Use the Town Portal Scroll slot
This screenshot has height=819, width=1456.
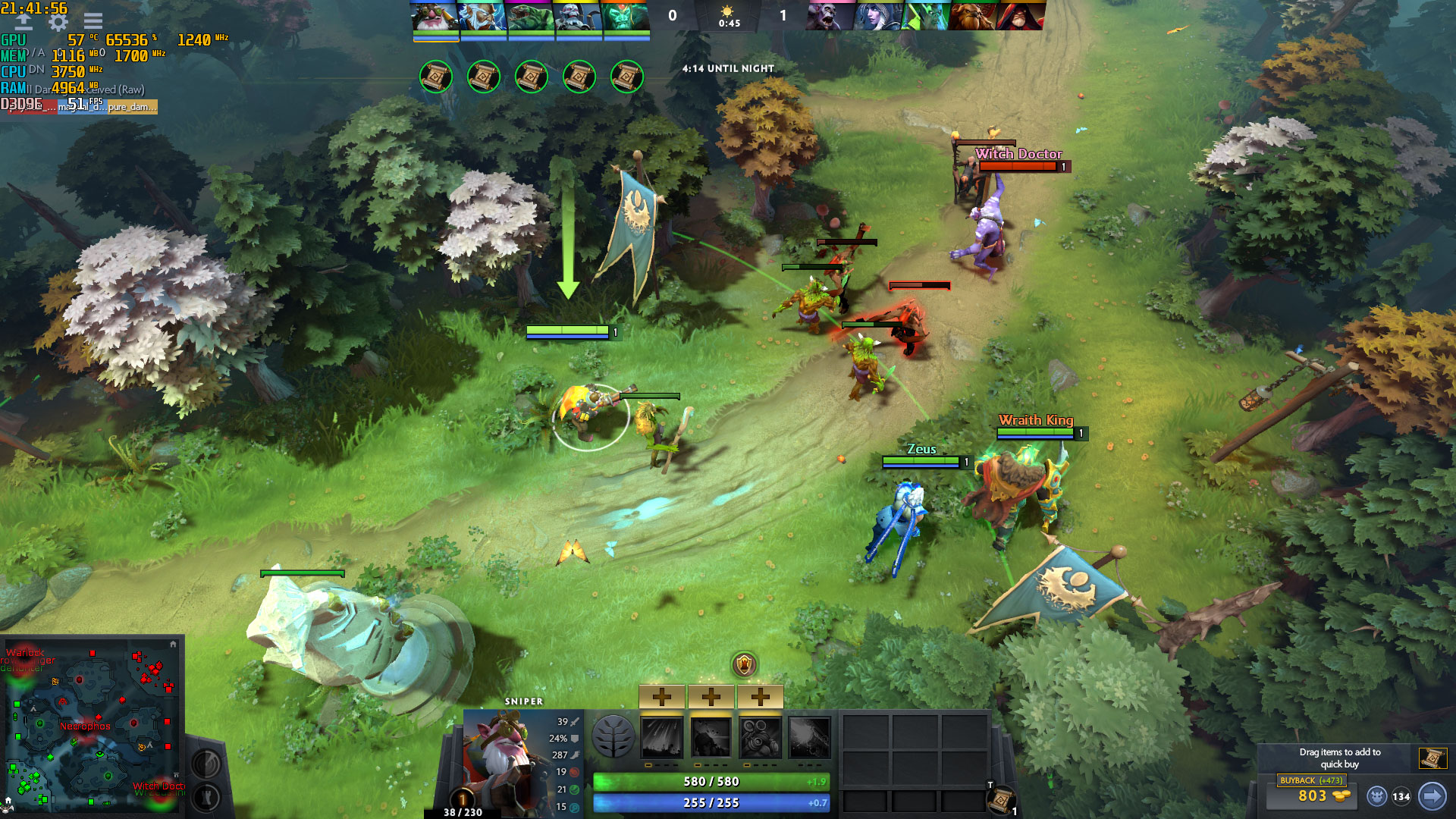pyautogui.click(x=1001, y=799)
